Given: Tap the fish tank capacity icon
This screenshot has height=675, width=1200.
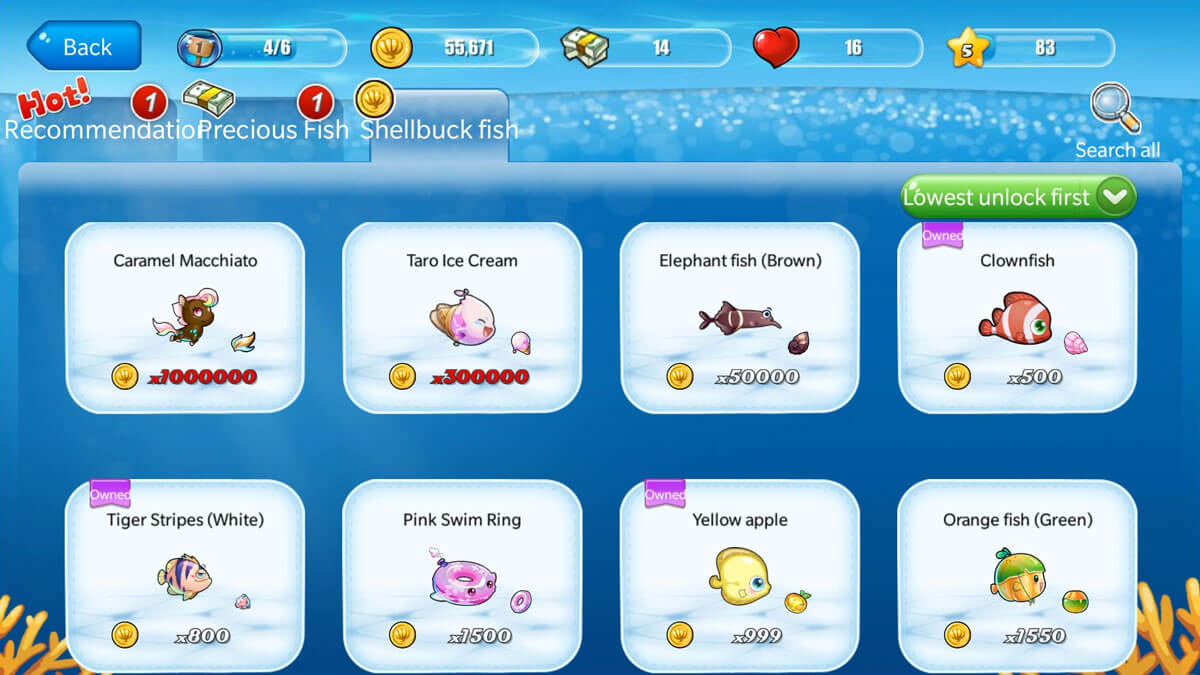Looking at the screenshot, I should click(199, 48).
